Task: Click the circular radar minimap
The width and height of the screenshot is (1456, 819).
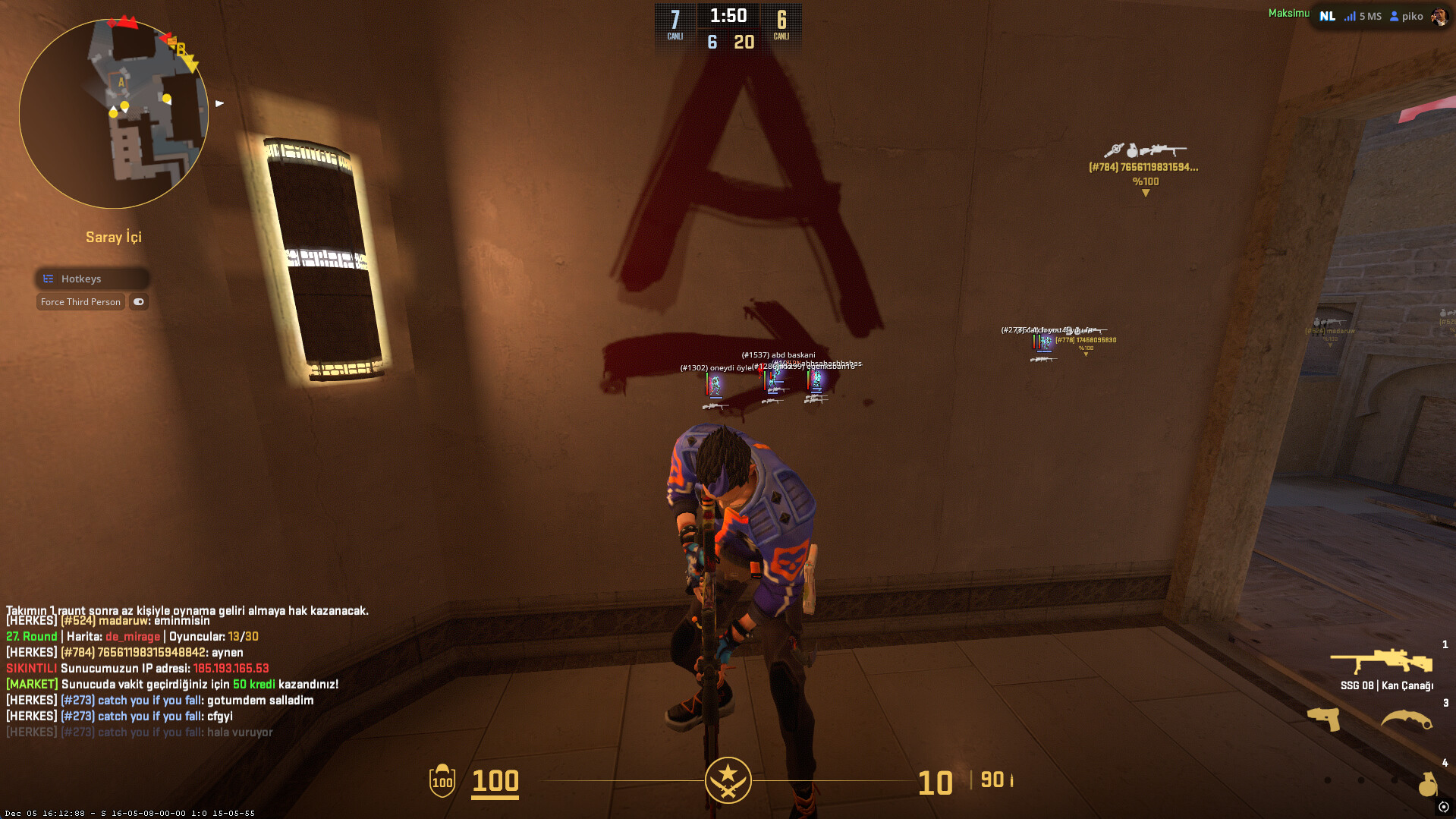Action: (114, 114)
